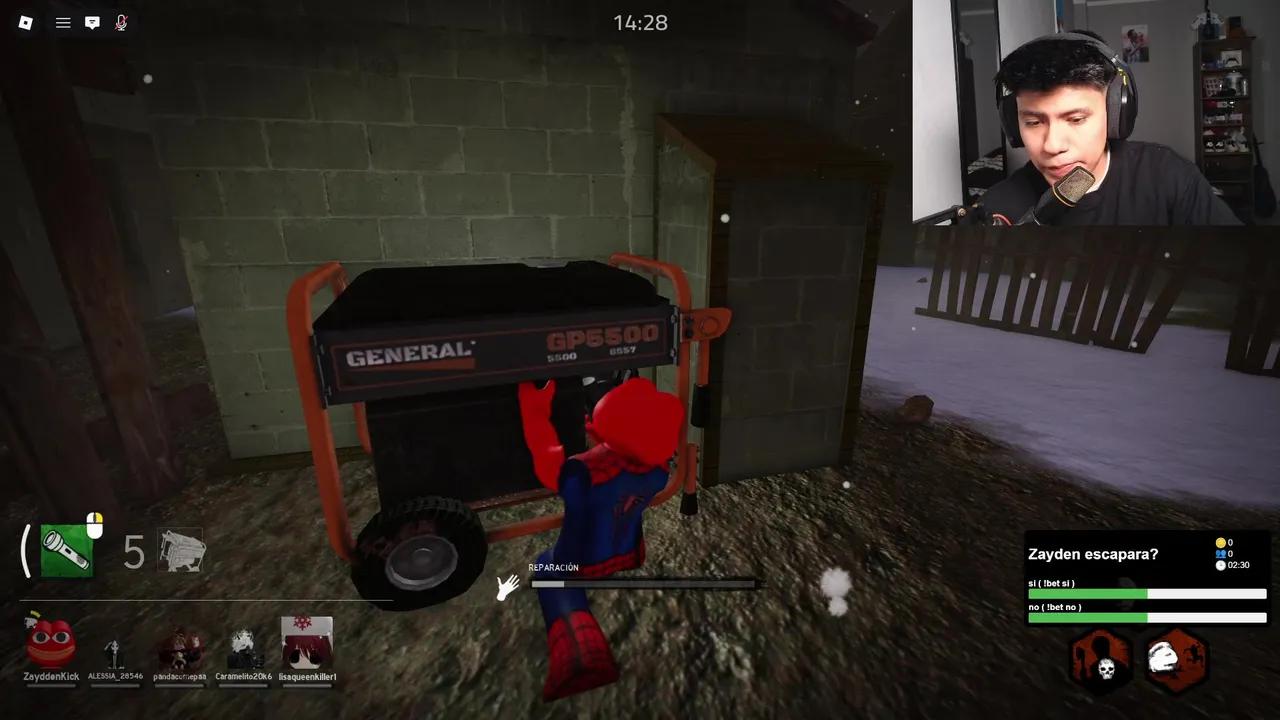This screenshot has width=1280, height=720.
Task: Unmute the crossed-out microphone icon
Action: [121, 22]
